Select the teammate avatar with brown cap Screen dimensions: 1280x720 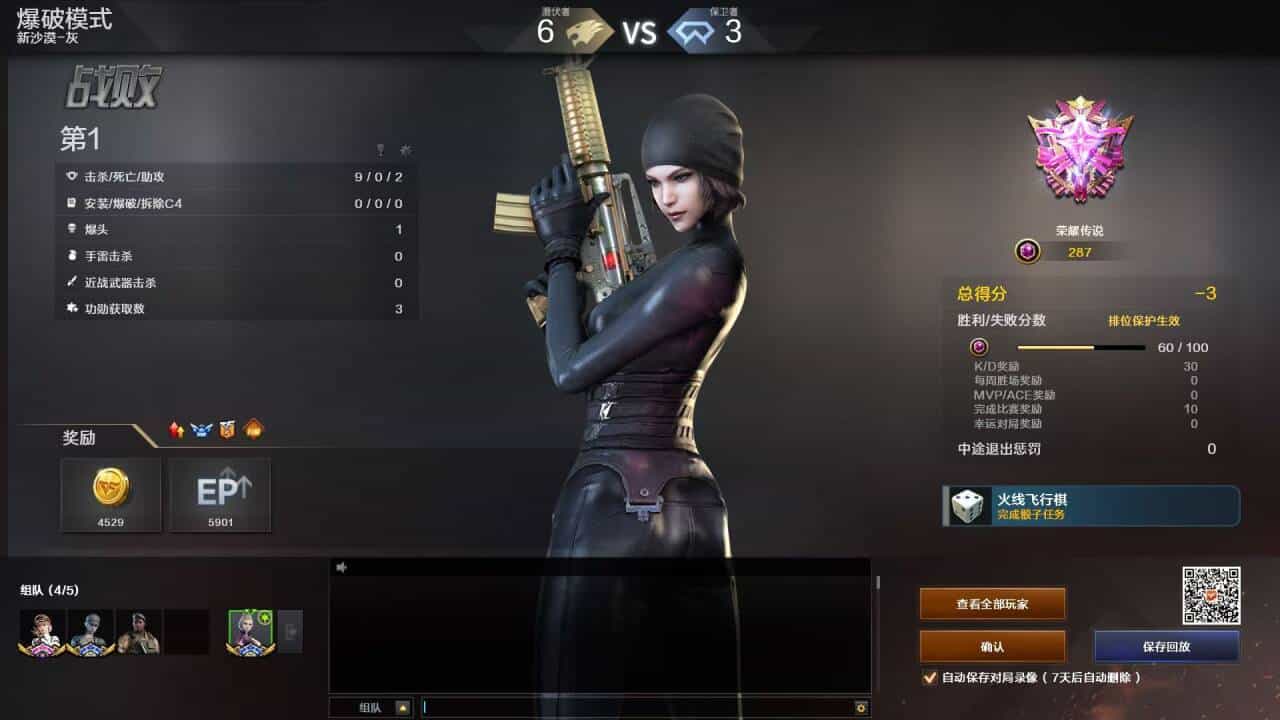(42, 632)
